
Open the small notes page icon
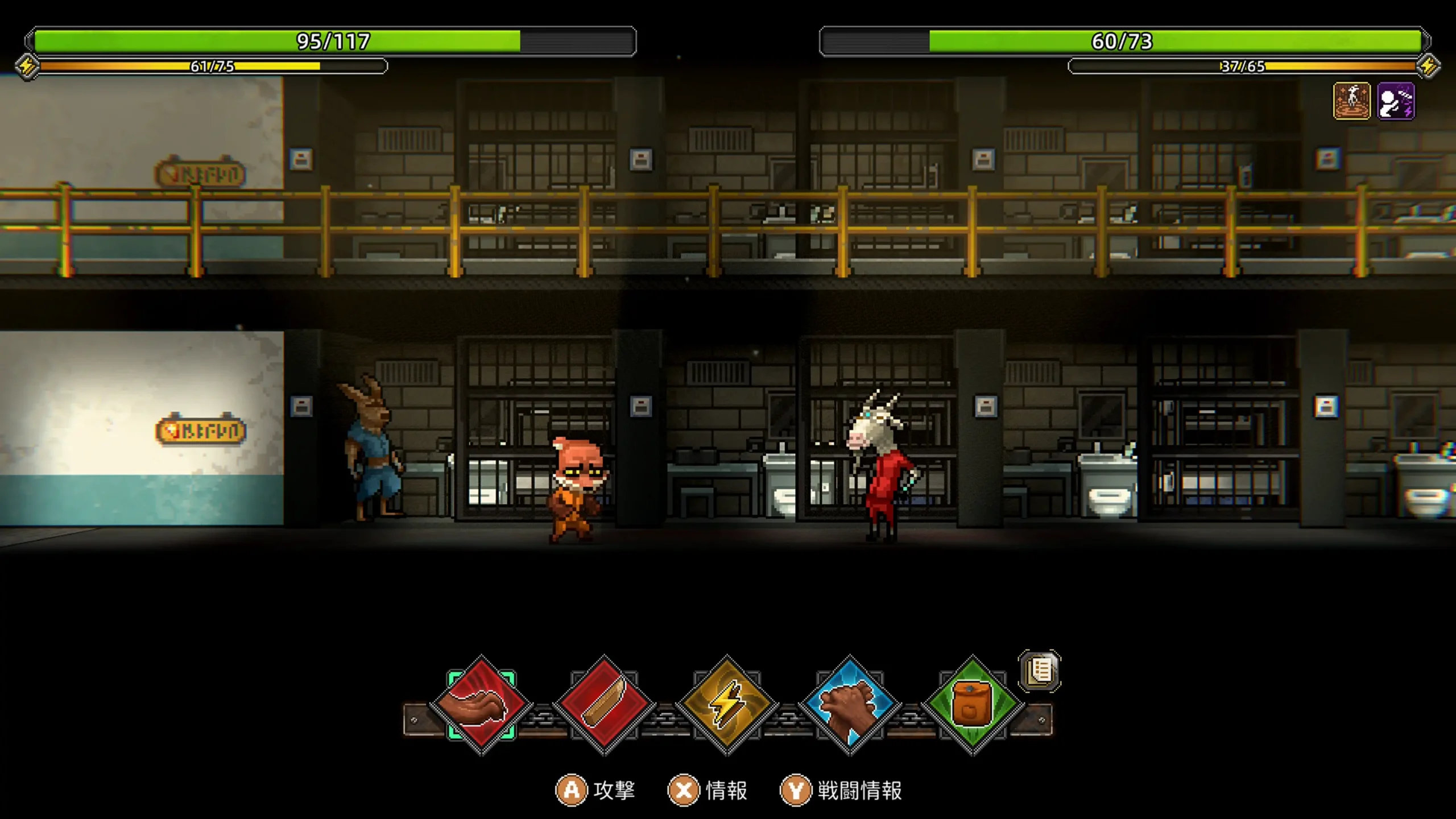[x=1040, y=671]
